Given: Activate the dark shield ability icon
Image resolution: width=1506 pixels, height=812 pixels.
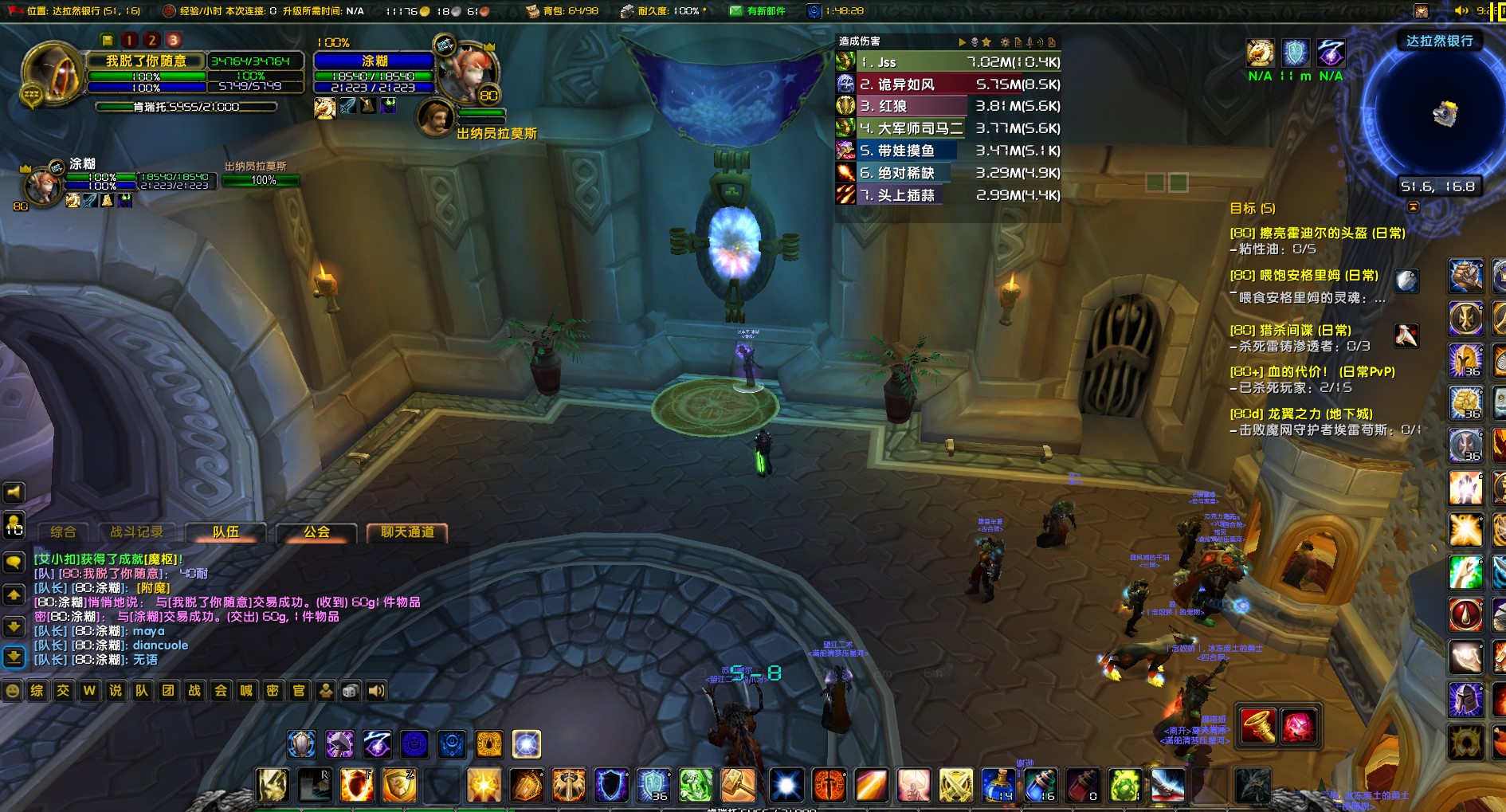Looking at the screenshot, I should coord(611,786).
